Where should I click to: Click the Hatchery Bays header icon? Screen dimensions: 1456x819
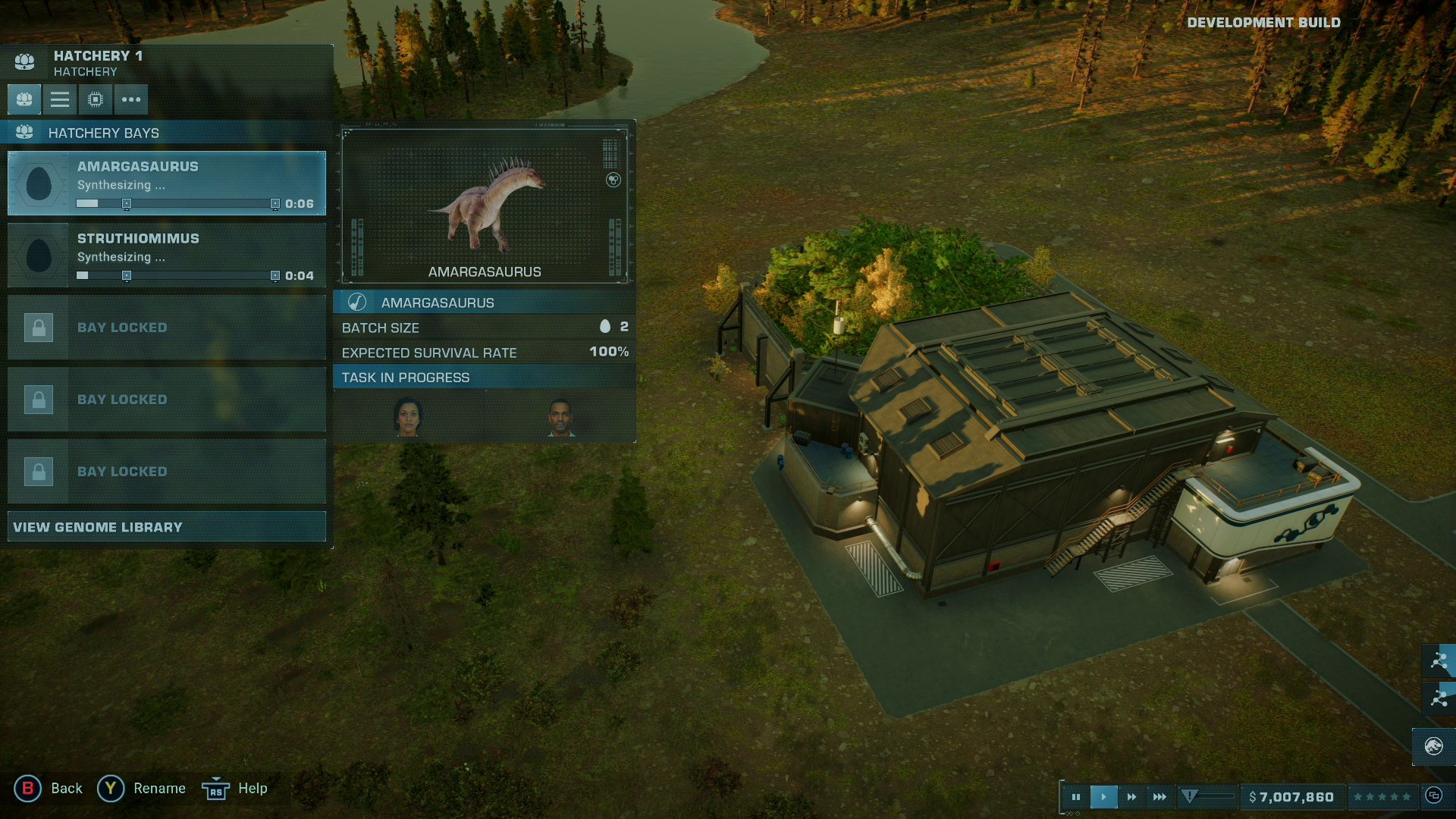click(x=26, y=132)
